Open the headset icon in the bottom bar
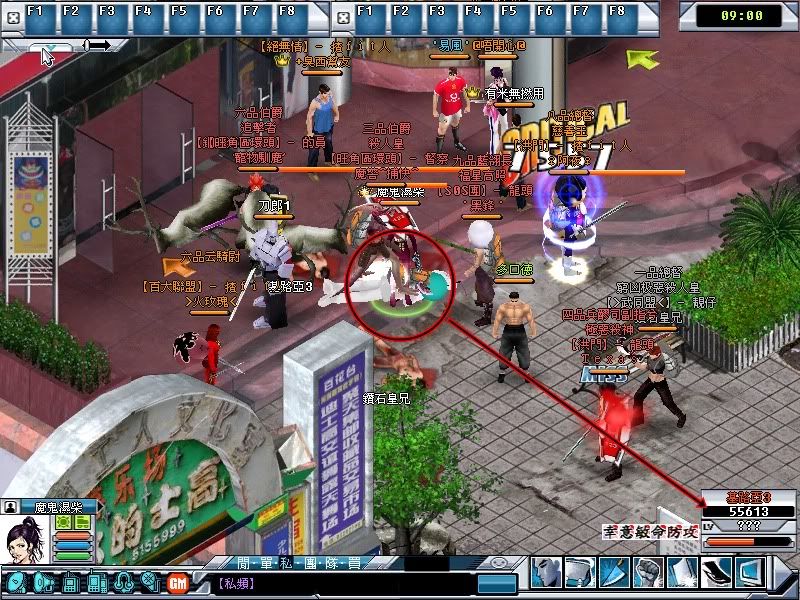Image resolution: width=800 pixels, height=600 pixels. click(x=124, y=583)
